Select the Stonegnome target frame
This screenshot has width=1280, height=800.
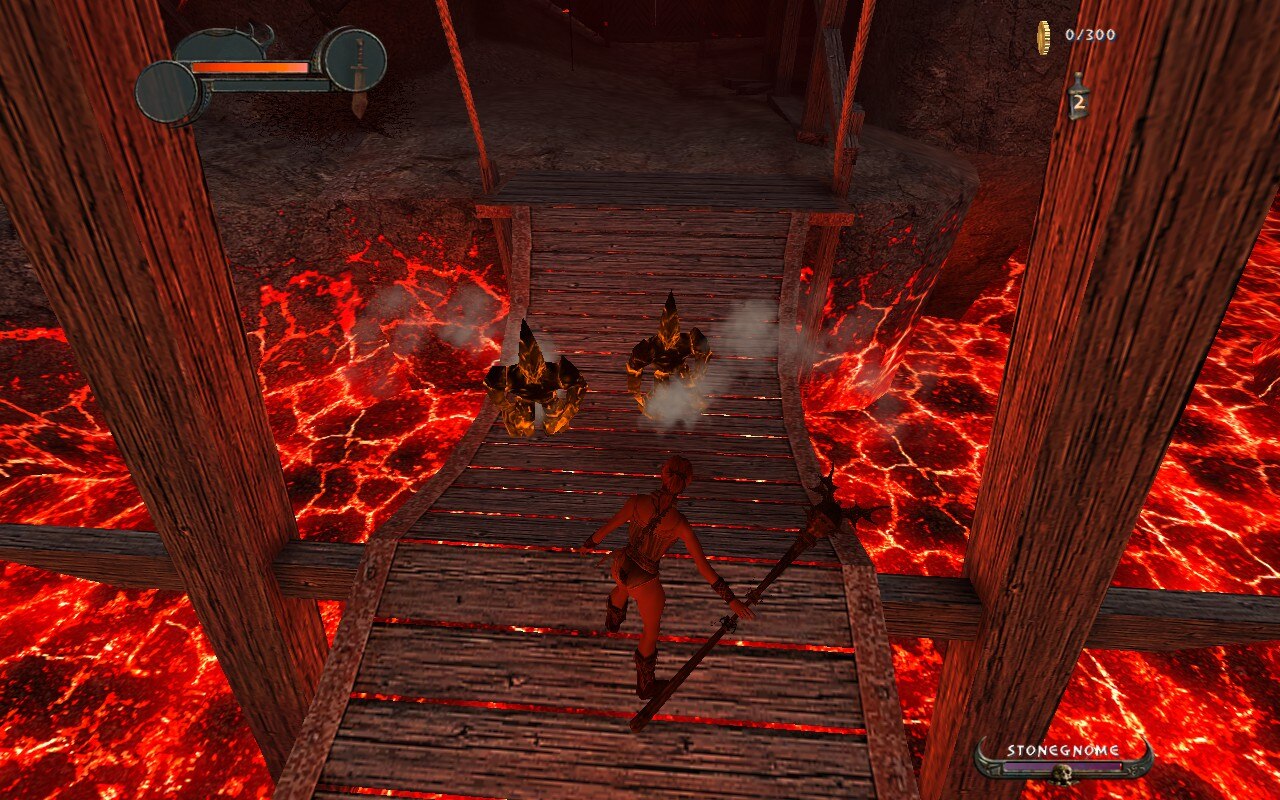click(x=1063, y=760)
